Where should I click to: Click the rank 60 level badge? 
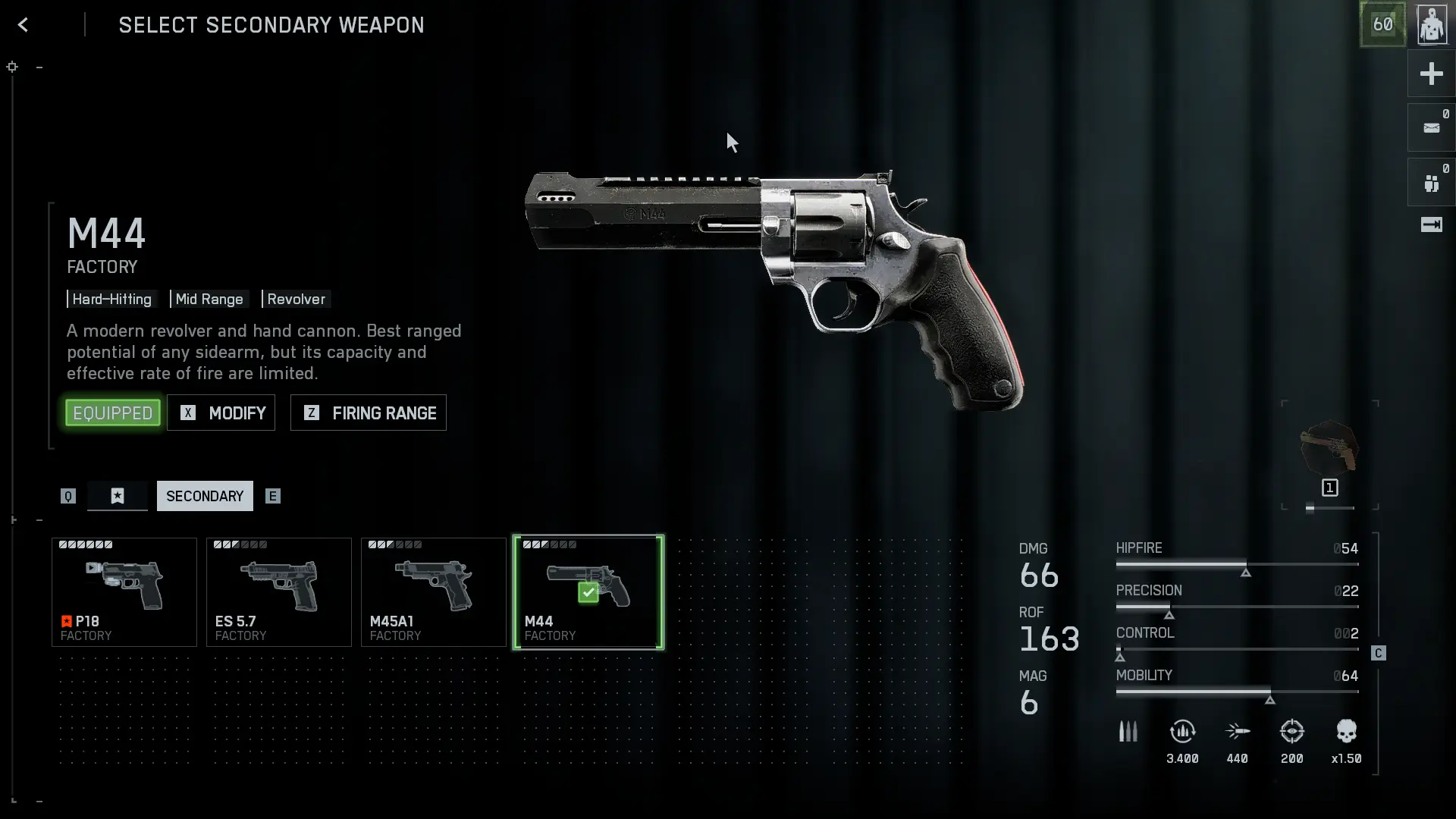click(1382, 25)
